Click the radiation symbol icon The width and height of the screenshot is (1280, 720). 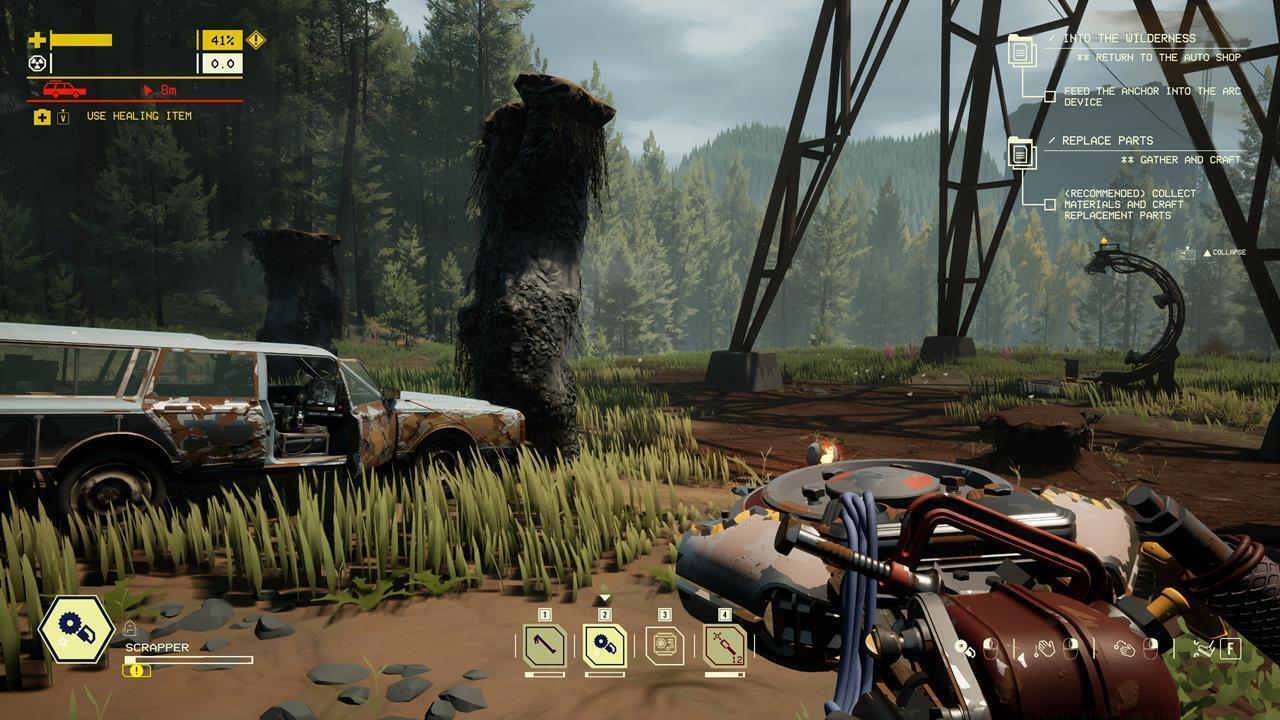37,63
